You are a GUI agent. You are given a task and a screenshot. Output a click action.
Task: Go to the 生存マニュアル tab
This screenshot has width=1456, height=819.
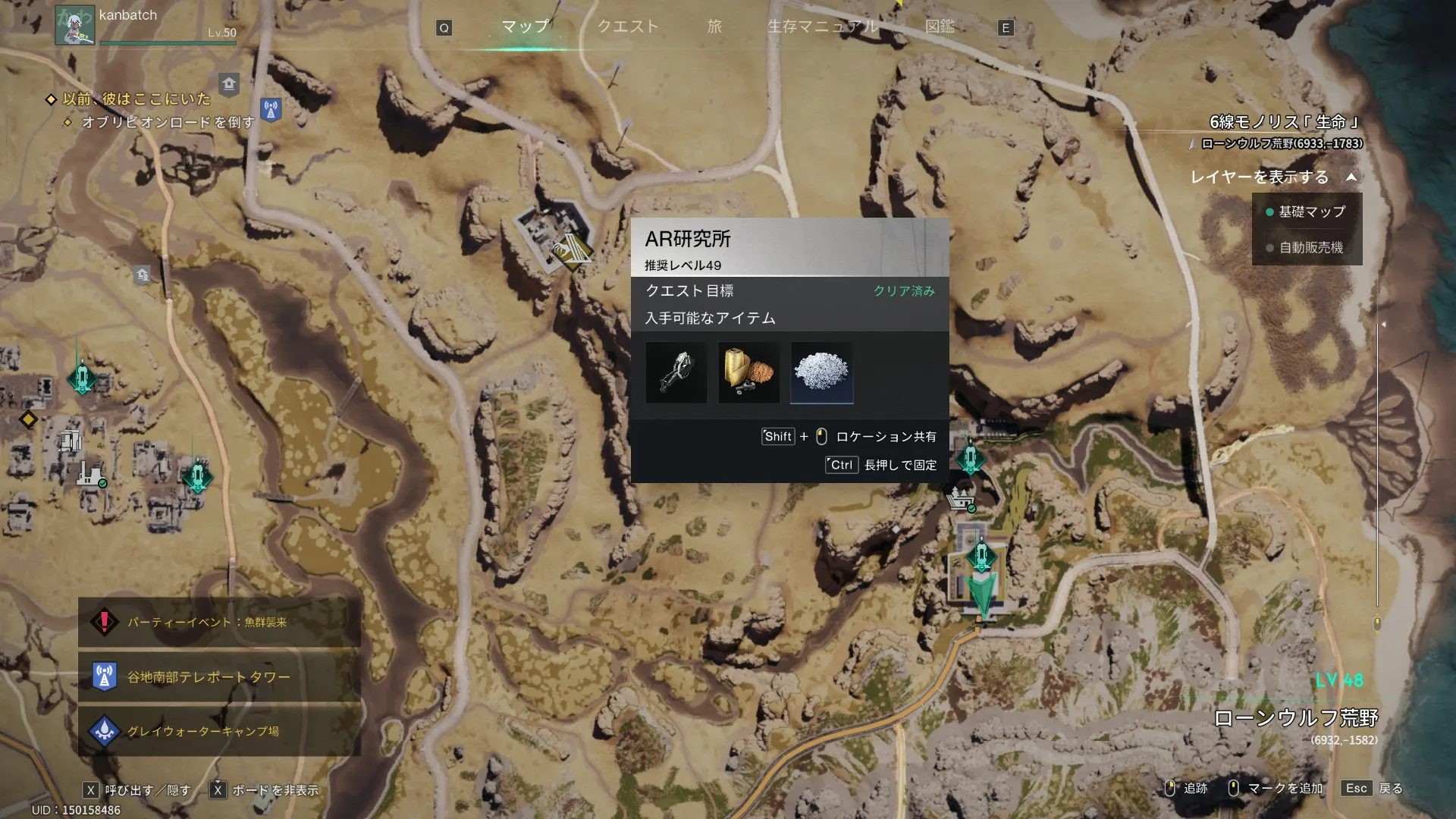pyautogui.click(x=822, y=27)
